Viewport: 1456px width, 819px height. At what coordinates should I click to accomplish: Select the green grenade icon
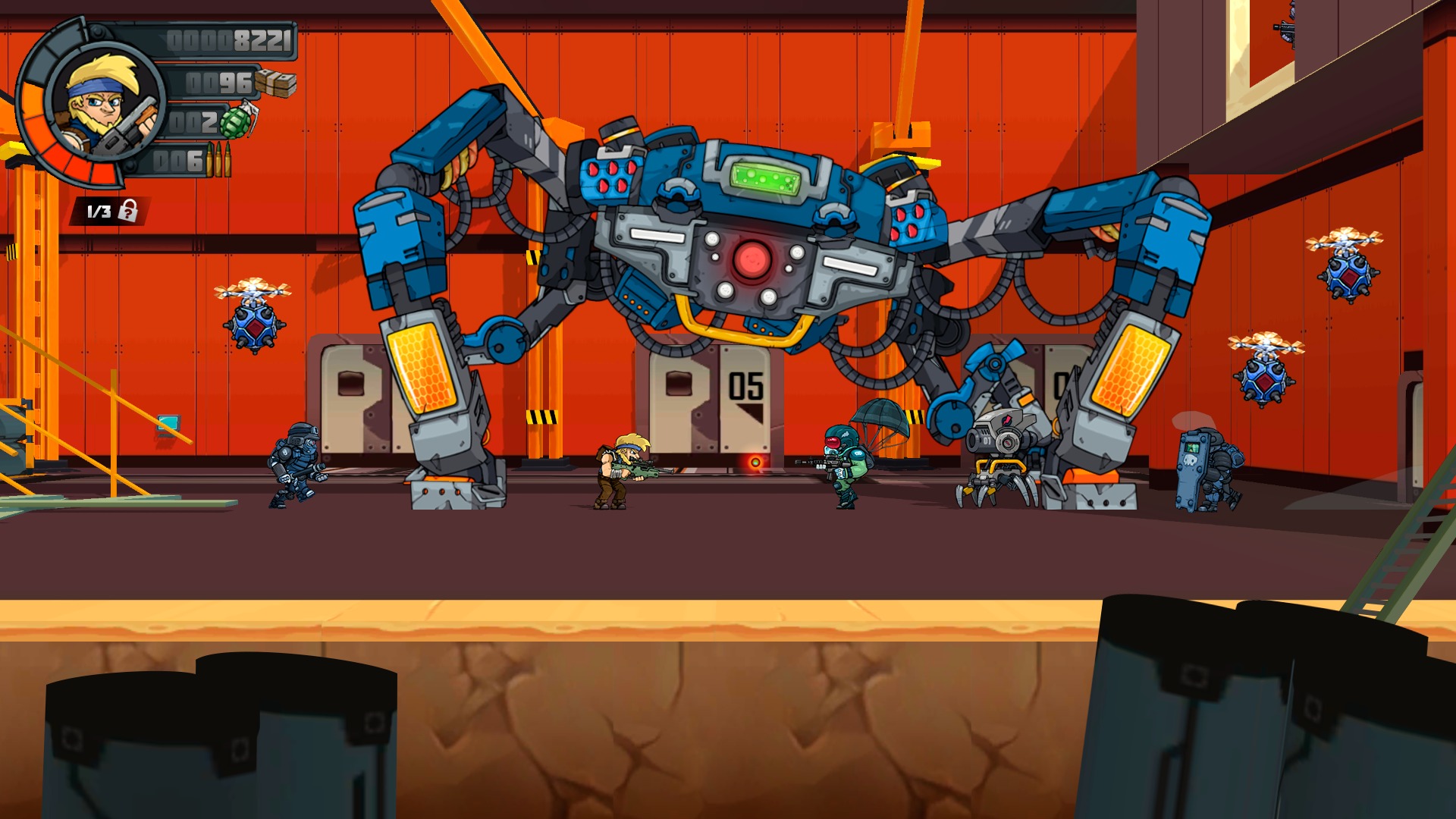pos(237,121)
